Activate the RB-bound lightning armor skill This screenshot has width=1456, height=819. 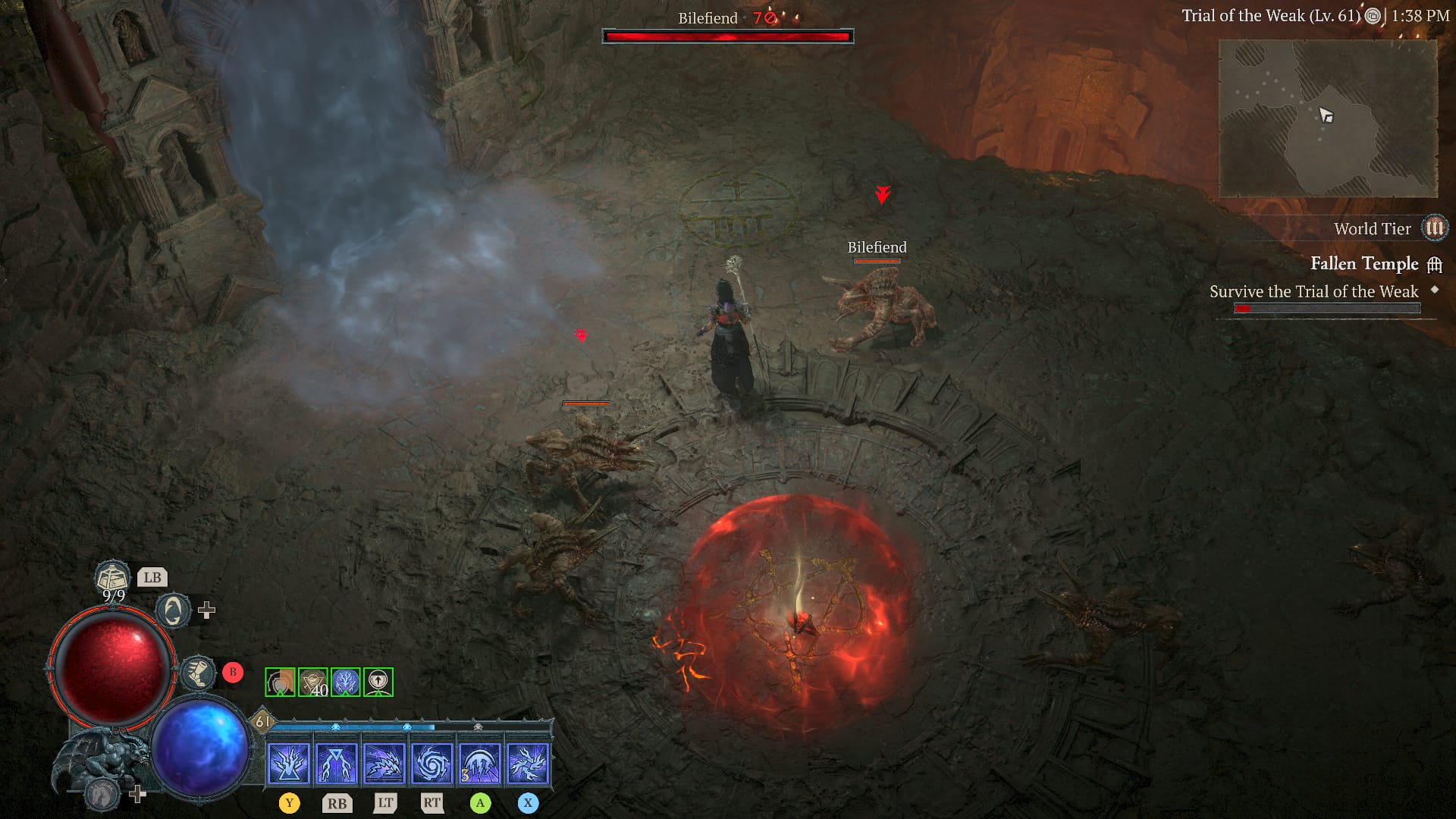click(336, 762)
